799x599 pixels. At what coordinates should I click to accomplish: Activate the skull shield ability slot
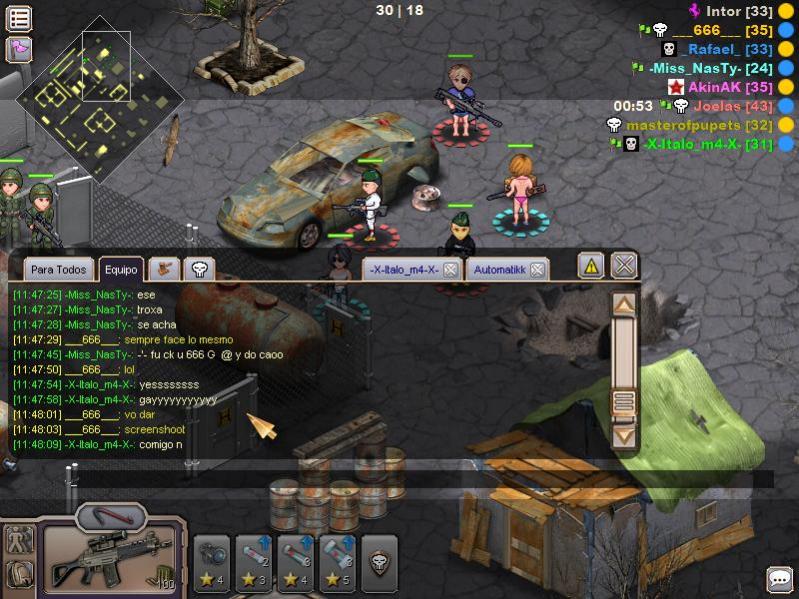click(379, 563)
